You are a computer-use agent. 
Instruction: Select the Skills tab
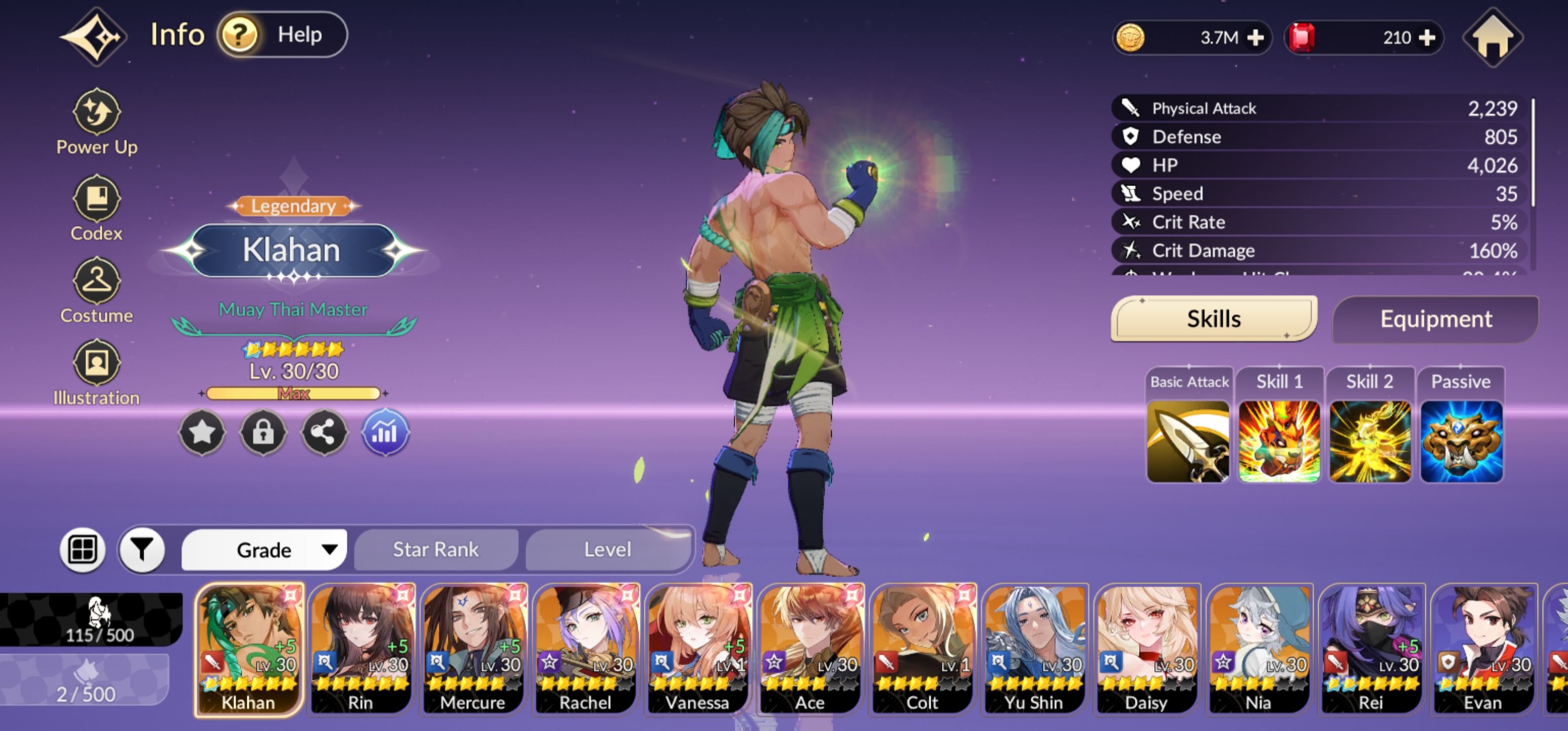(x=1213, y=319)
